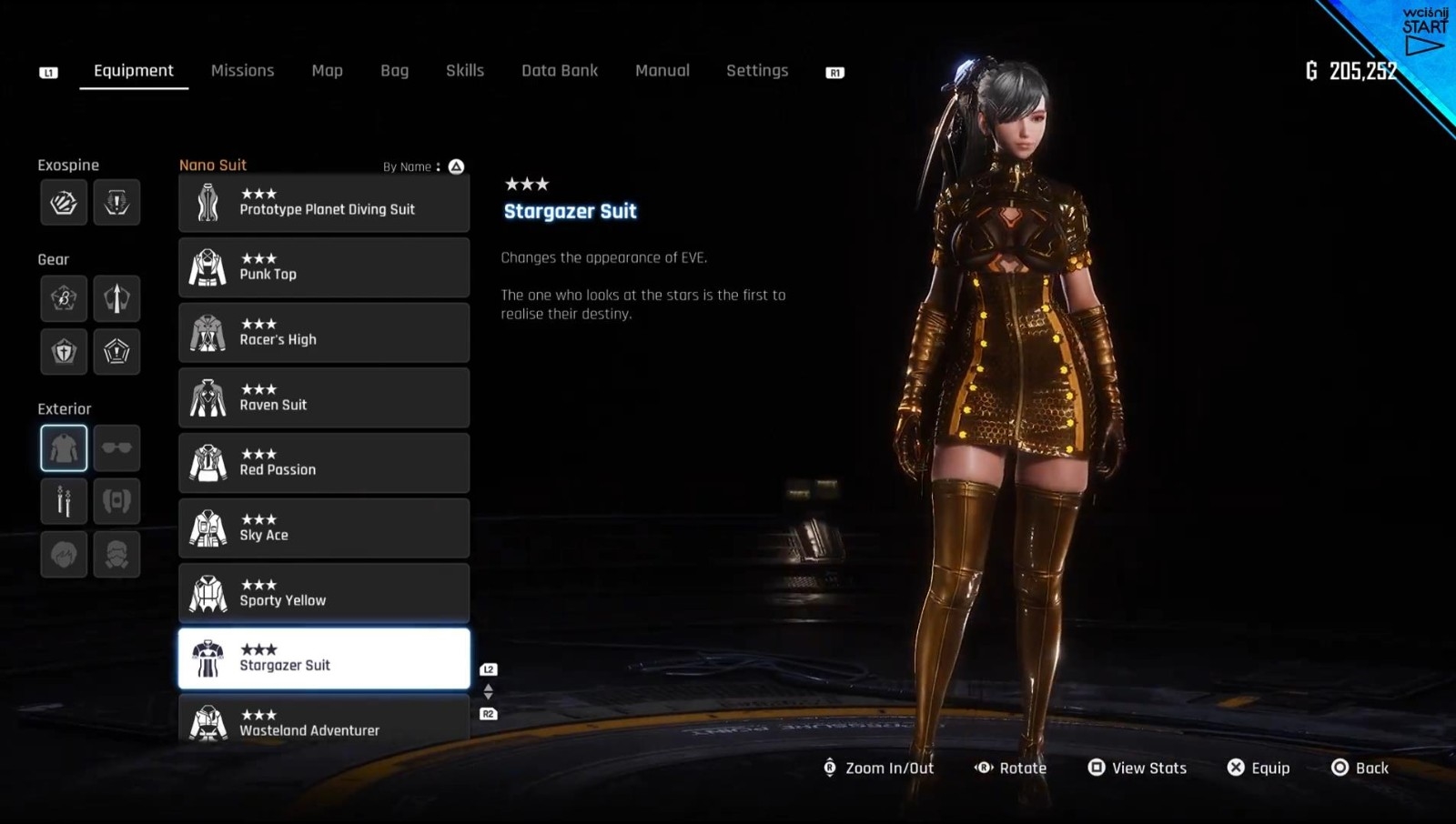
Task: Open the Settings tab
Action: coord(756,71)
